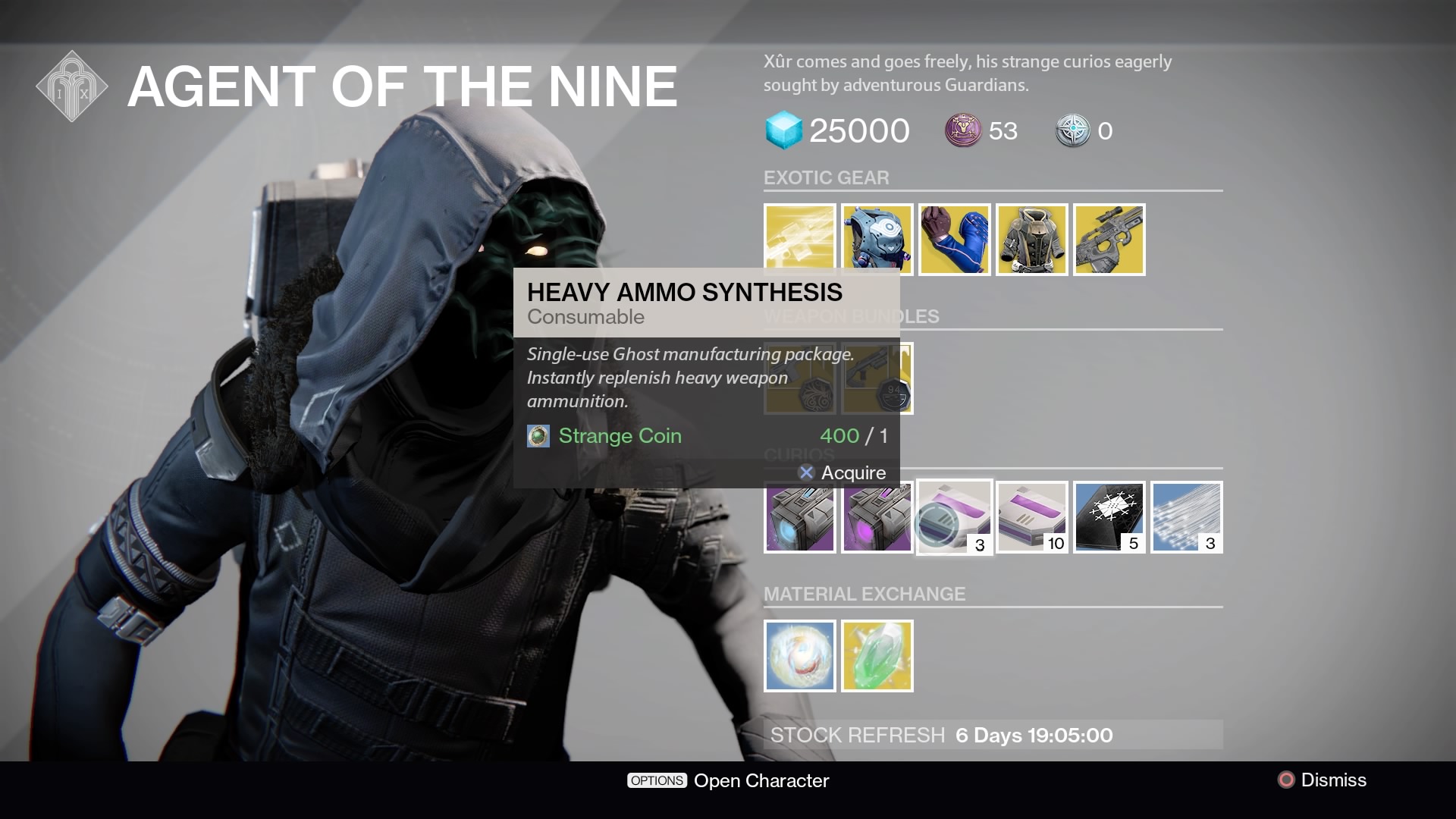Select the telemetry stack of 10

click(x=1031, y=516)
